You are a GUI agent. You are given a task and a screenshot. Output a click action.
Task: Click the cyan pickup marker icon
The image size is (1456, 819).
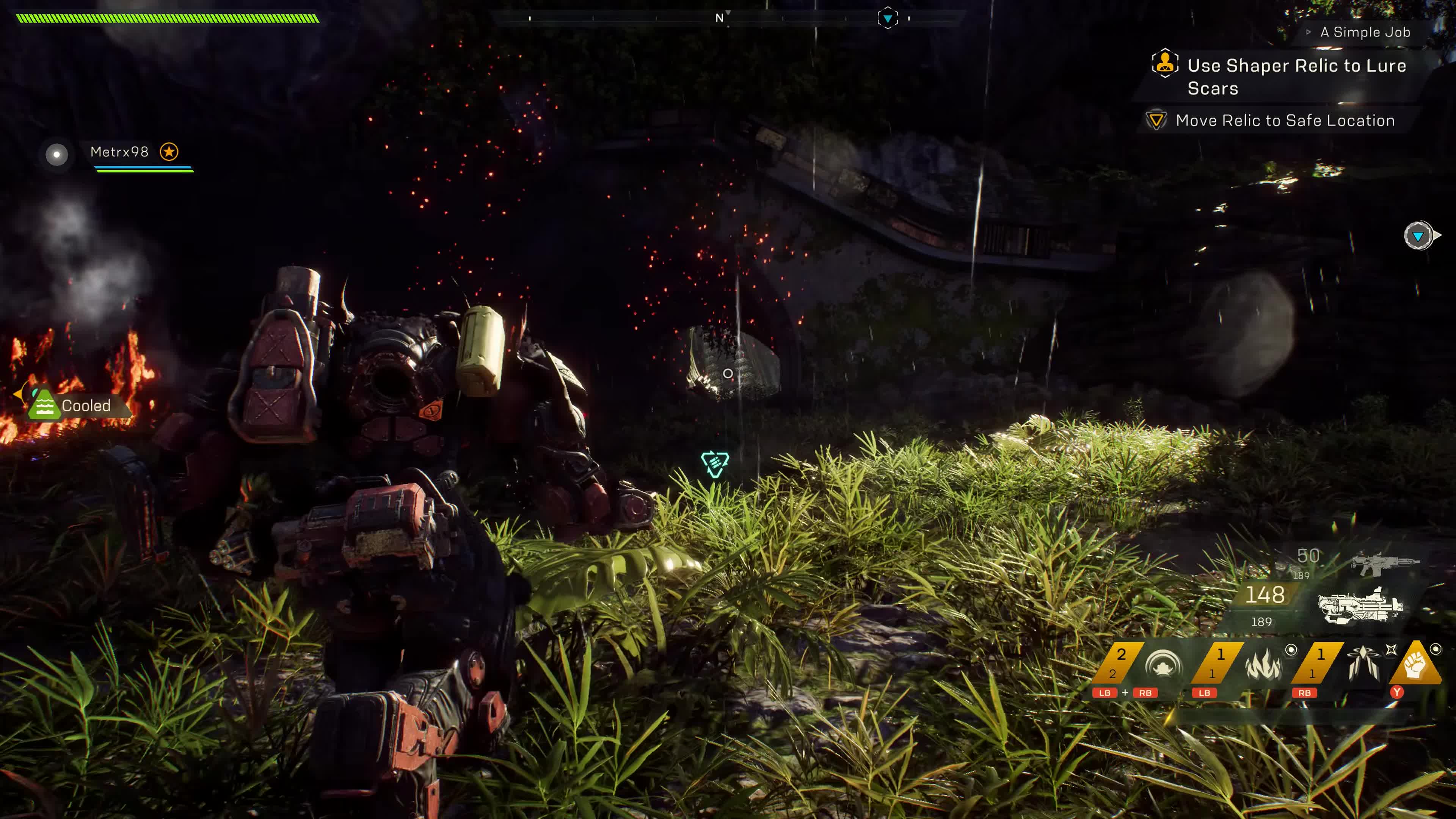tap(714, 464)
